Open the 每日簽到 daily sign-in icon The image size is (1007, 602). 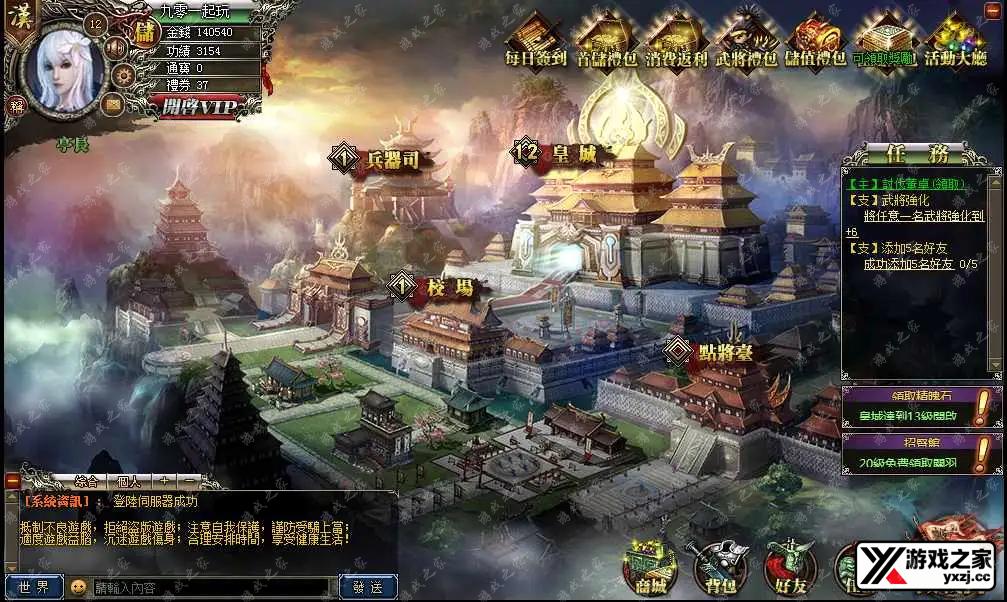click(x=536, y=39)
